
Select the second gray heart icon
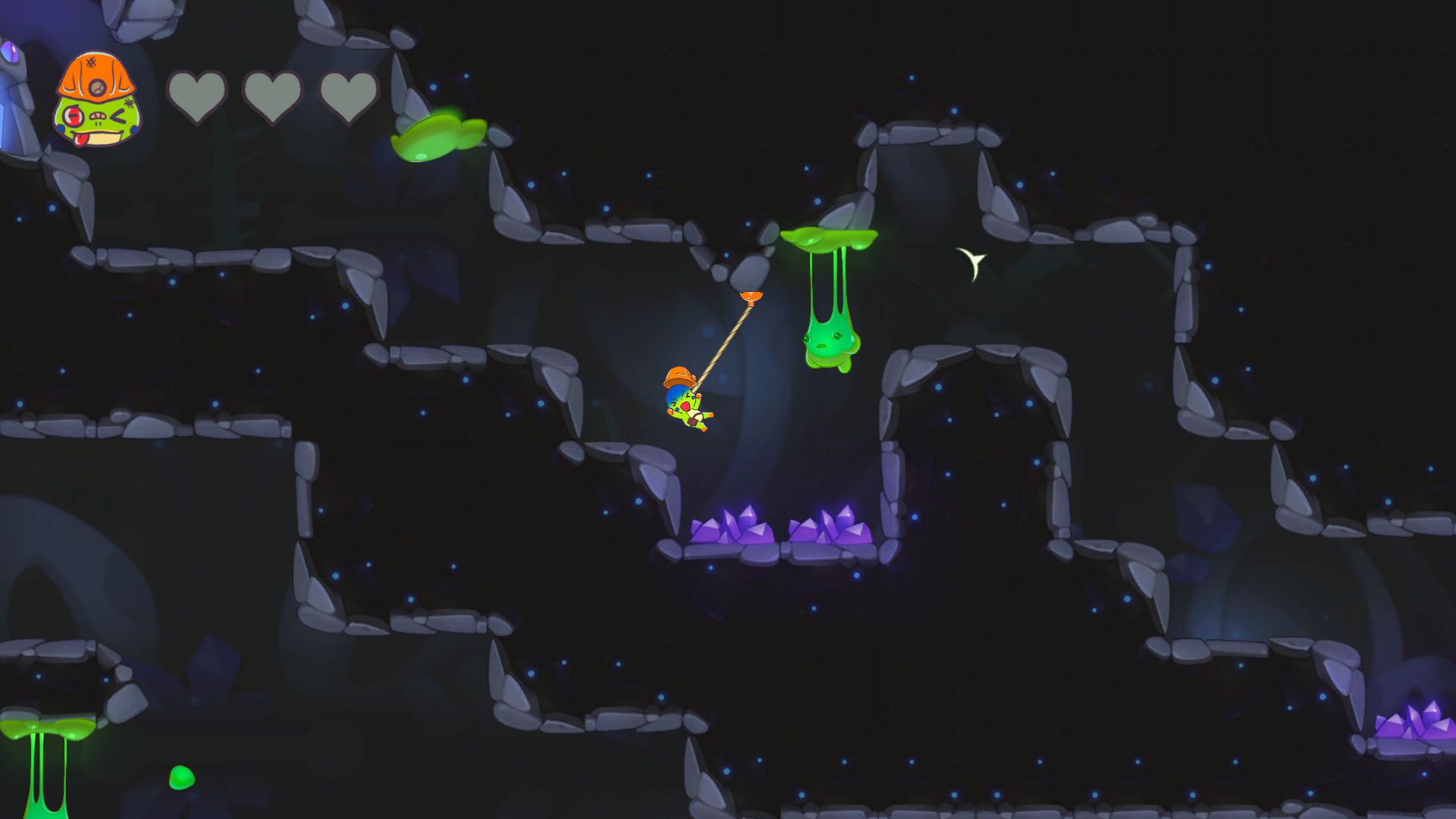tap(273, 94)
